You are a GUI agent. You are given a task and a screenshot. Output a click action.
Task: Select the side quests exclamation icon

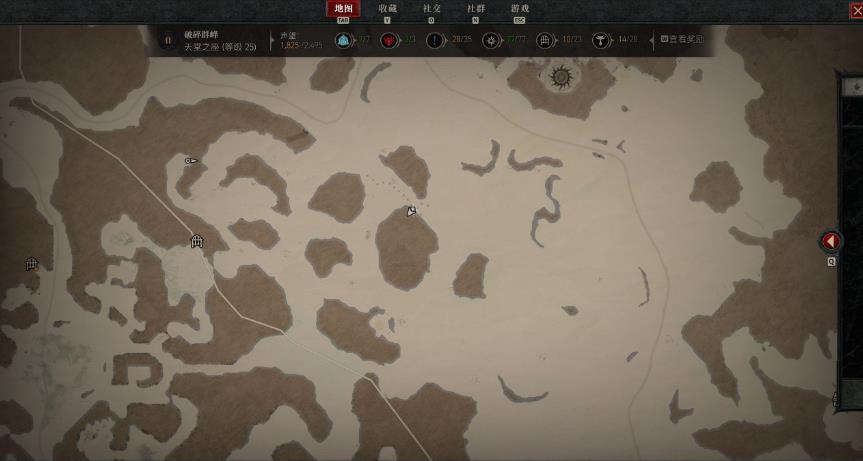pos(435,41)
